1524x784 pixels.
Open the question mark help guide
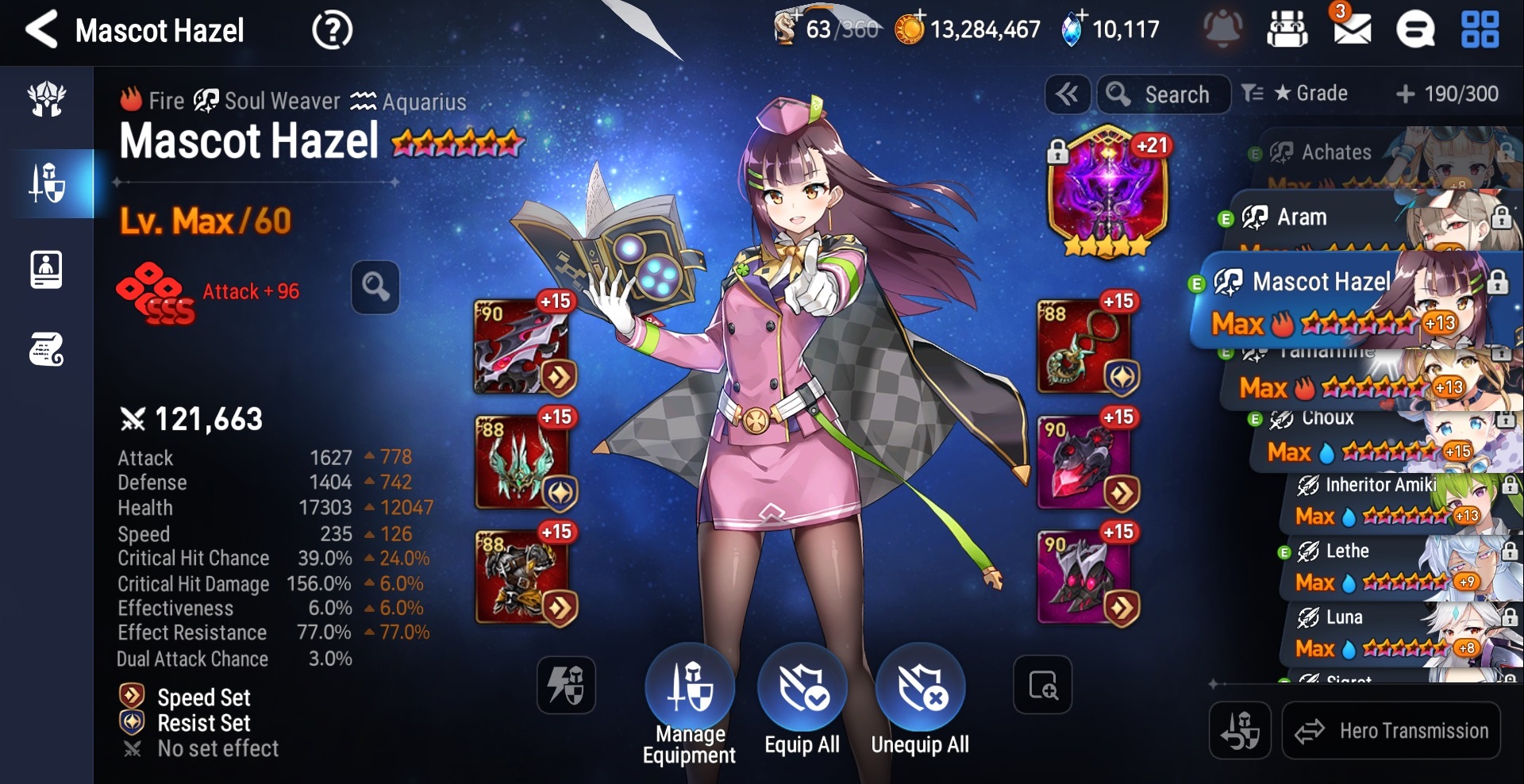[x=332, y=31]
